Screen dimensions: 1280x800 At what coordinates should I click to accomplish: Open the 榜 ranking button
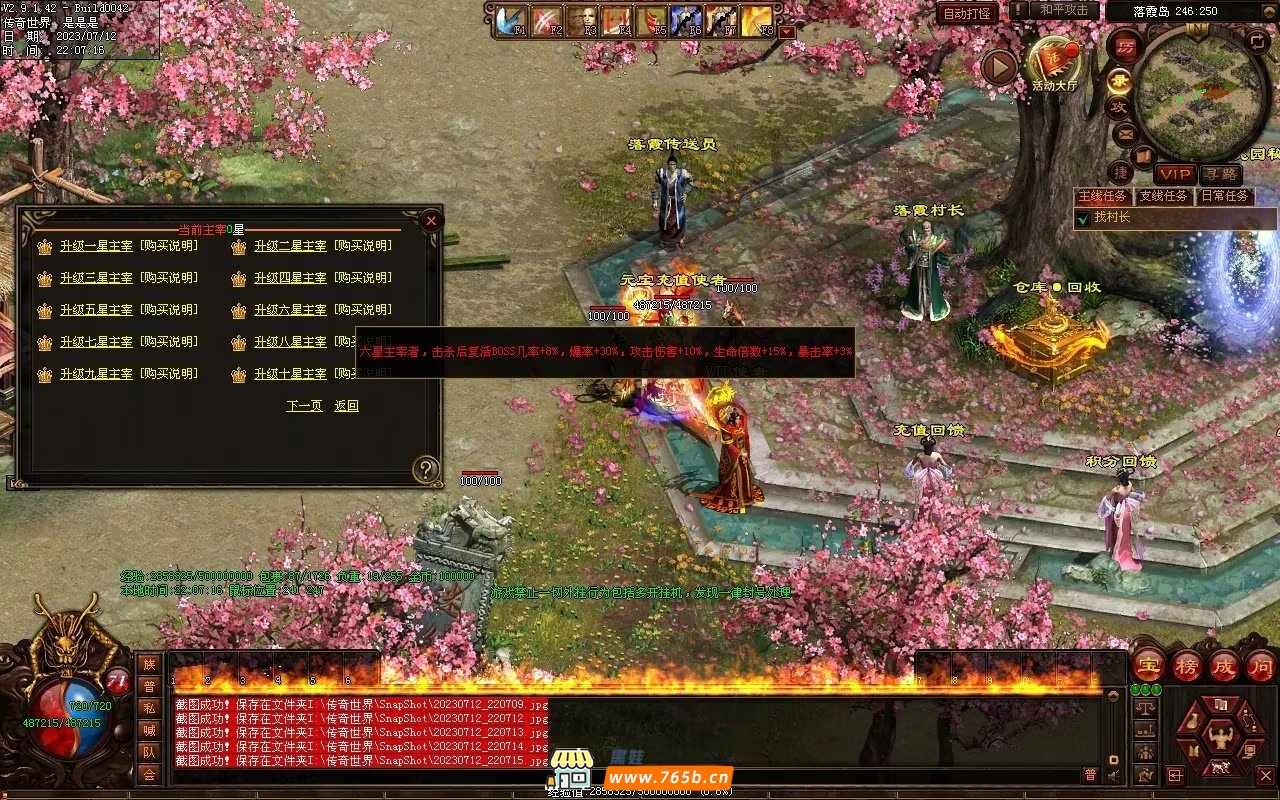(1187, 666)
